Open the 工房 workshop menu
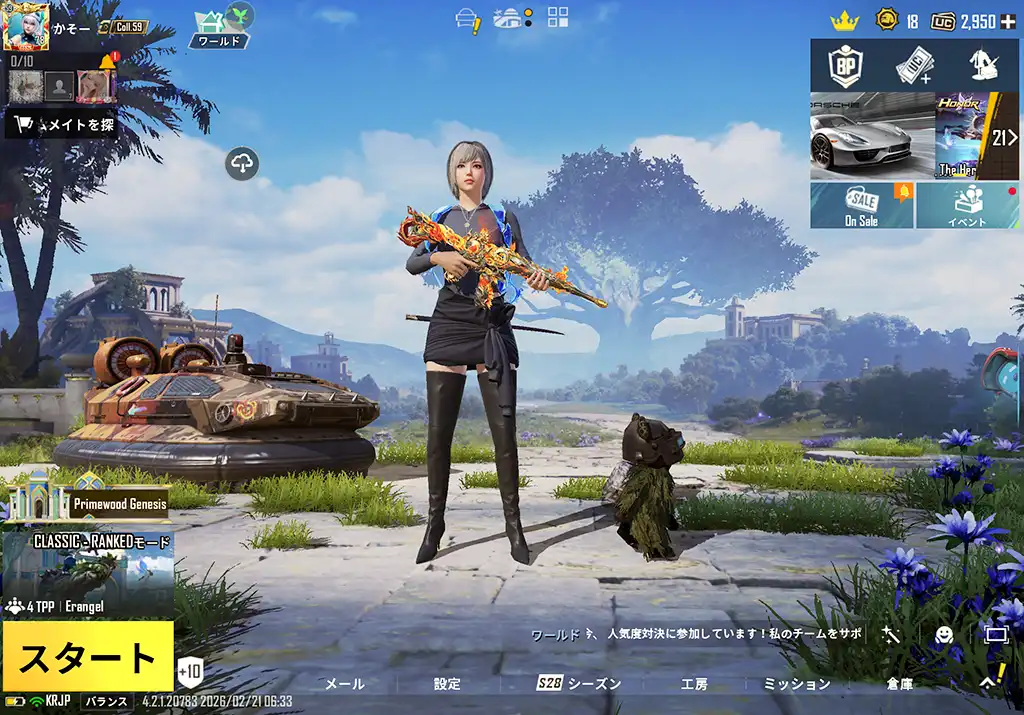The image size is (1024, 715). click(x=694, y=684)
